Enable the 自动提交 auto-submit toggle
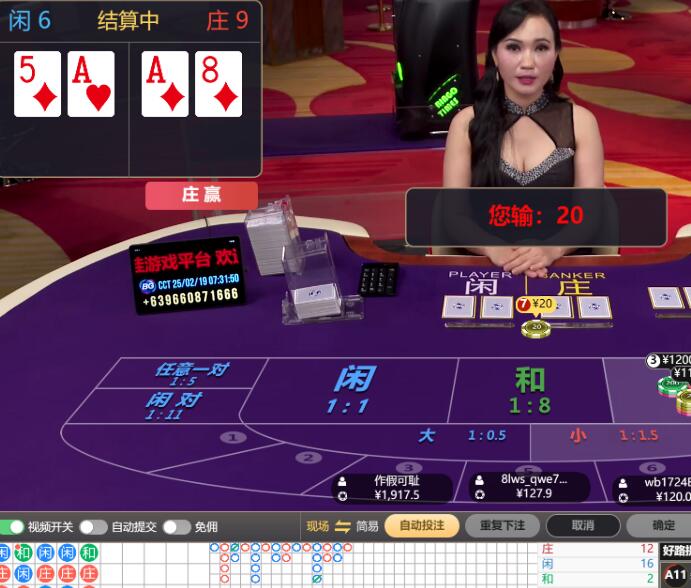Screen dimensions: 691x588 coord(93,527)
